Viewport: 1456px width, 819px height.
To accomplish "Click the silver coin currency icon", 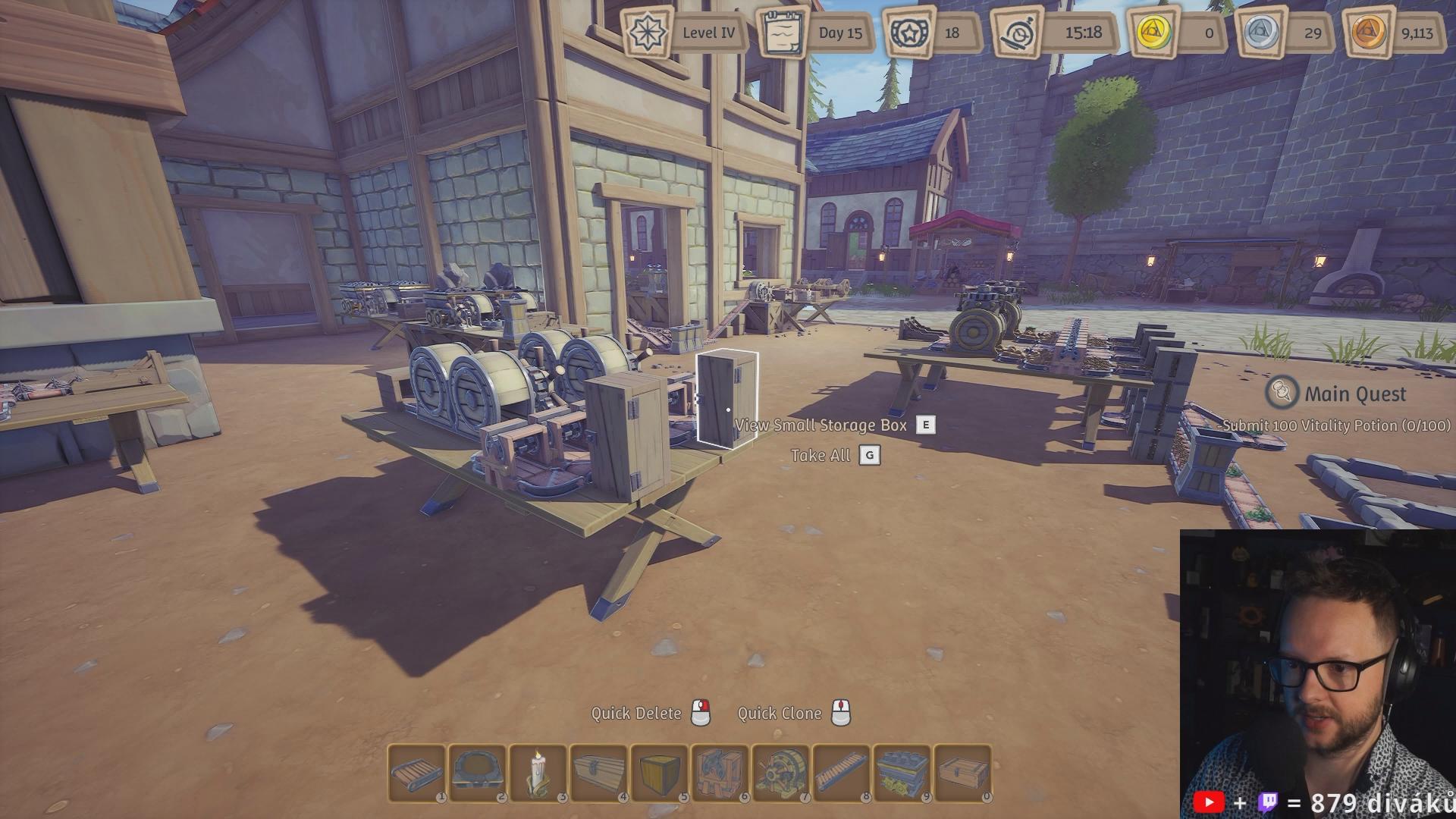I will [1262, 33].
